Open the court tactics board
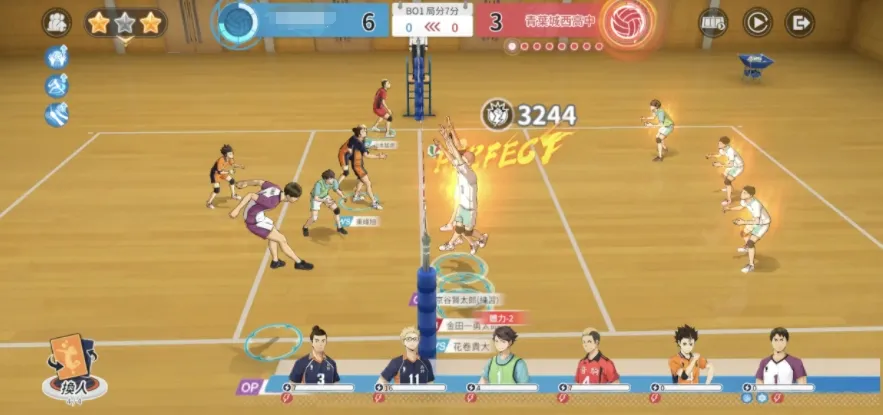 point(713,21)
